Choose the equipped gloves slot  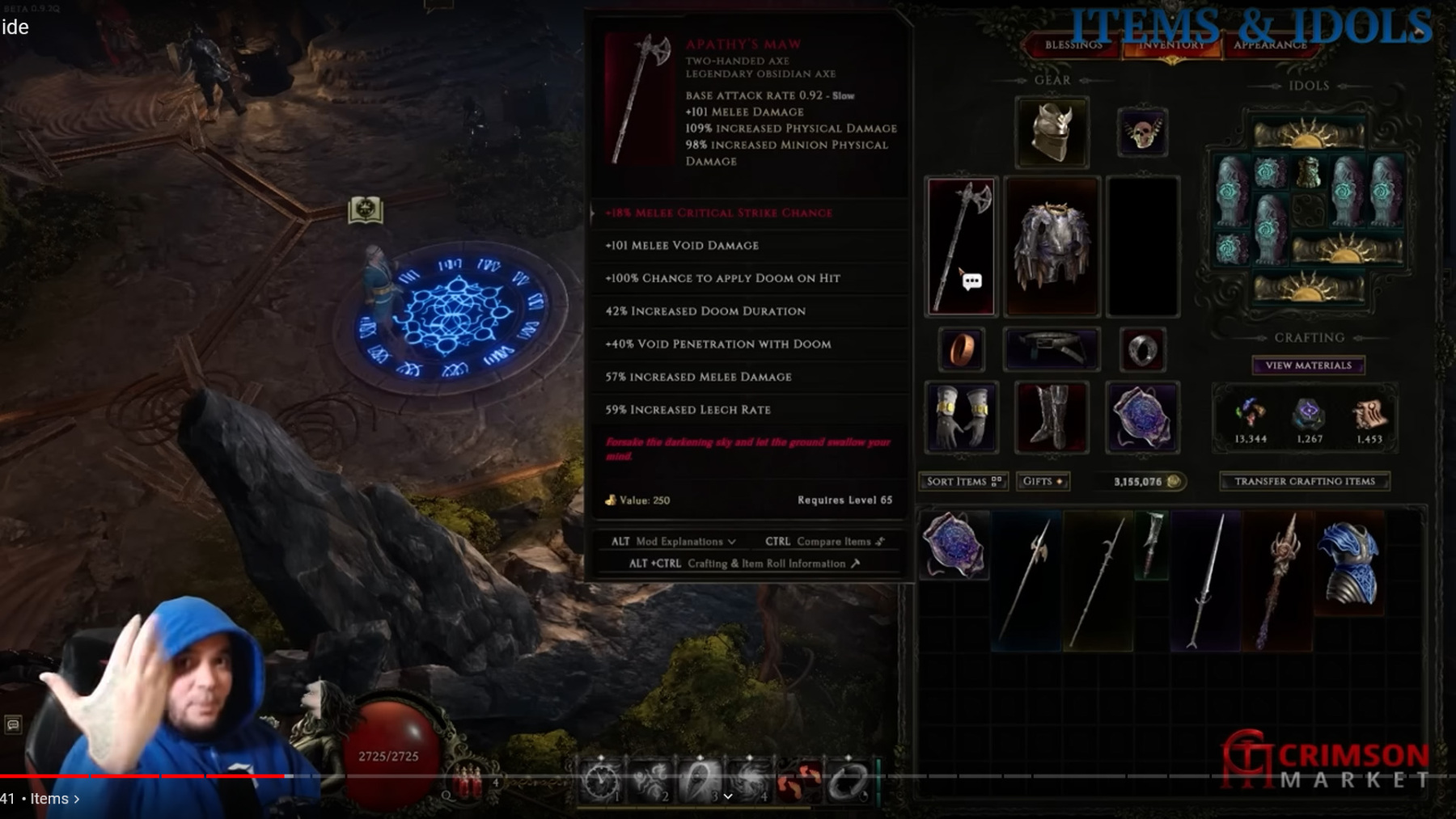[961, 417]
